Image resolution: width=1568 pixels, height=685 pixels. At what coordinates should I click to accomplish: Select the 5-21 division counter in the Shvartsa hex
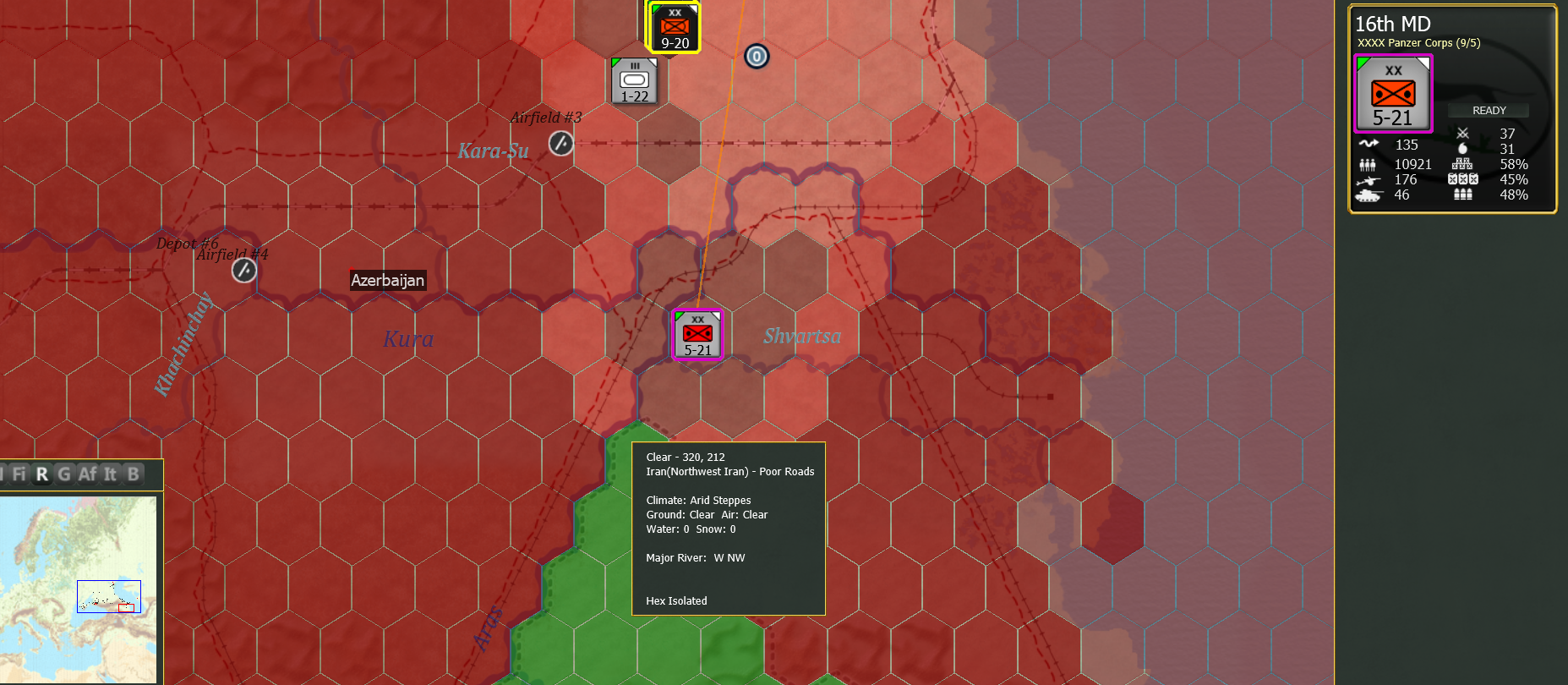click(x=697, y=334)
